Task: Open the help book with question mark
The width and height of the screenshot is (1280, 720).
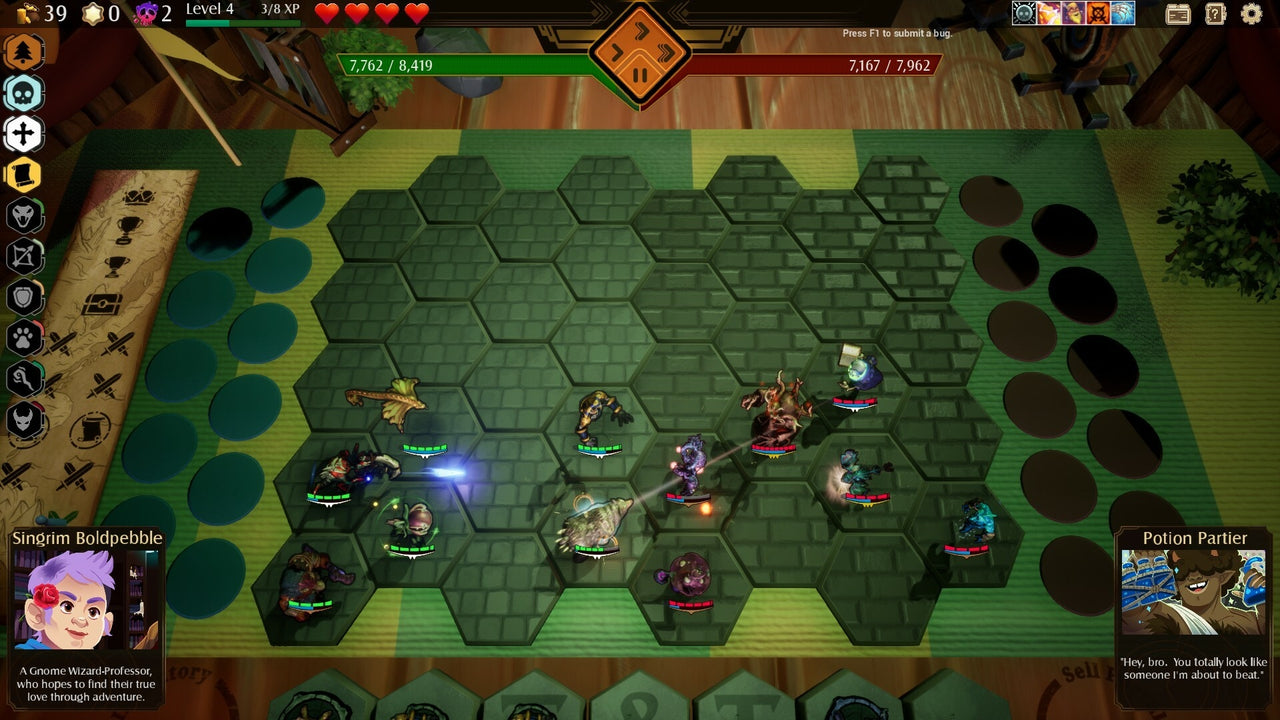Action: pos(1213,13)
